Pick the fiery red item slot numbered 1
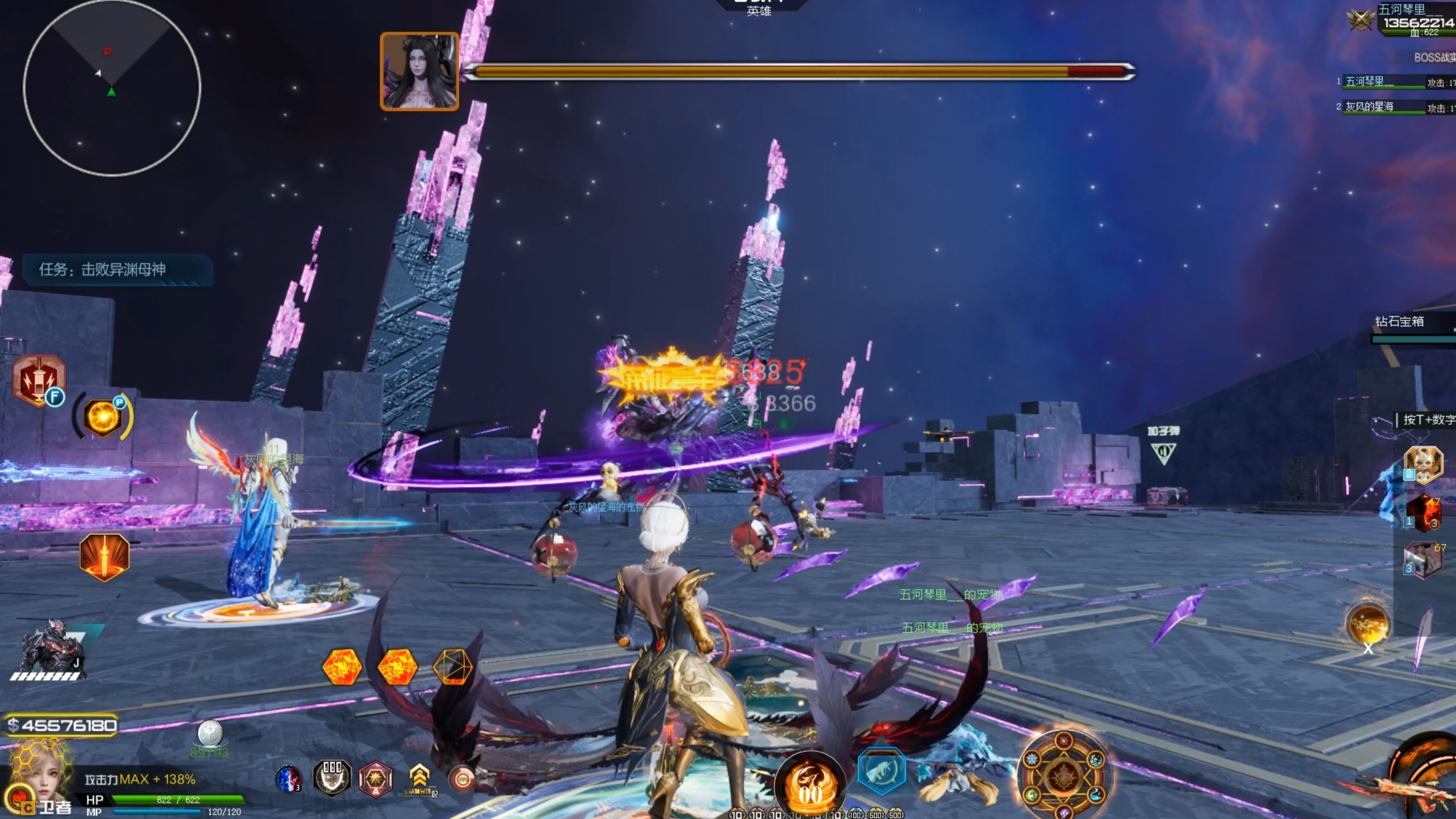 1423,513
